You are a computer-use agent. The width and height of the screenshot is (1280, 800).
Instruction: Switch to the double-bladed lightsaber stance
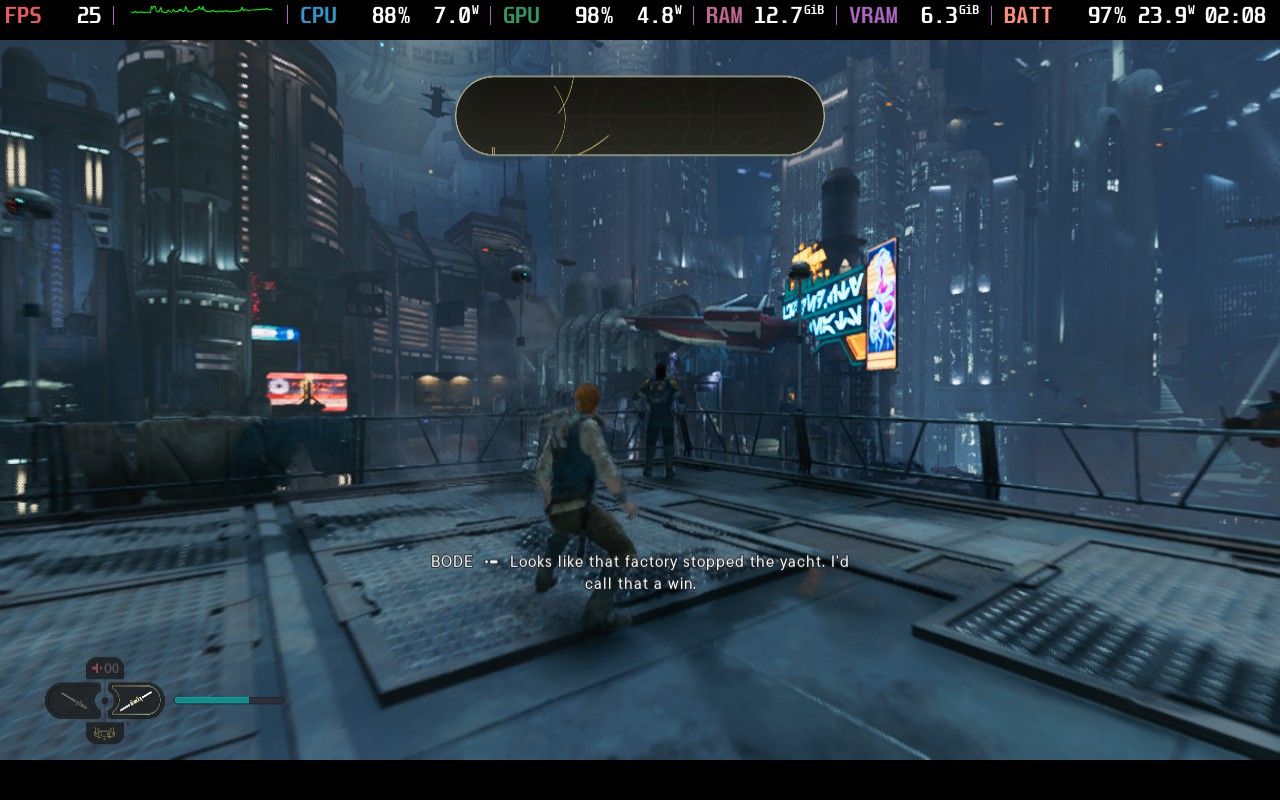point(136,701)
